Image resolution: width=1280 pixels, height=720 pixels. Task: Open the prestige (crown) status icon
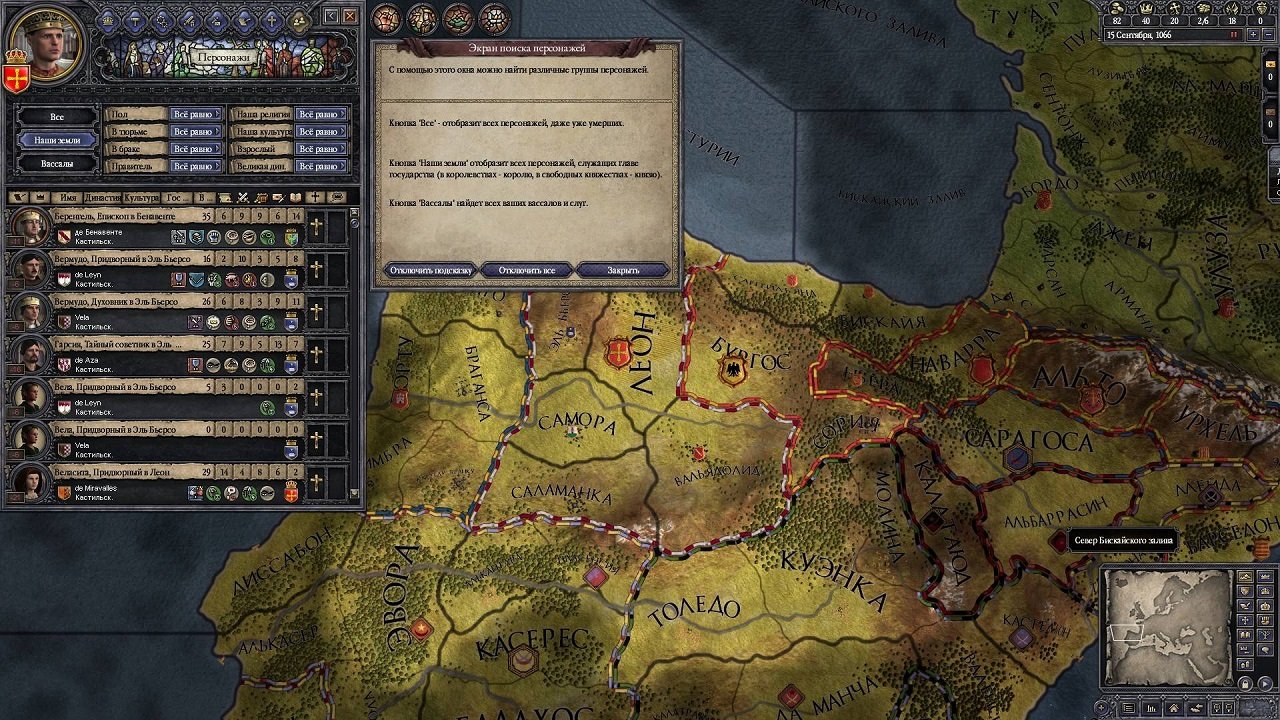click(1147, 9)
